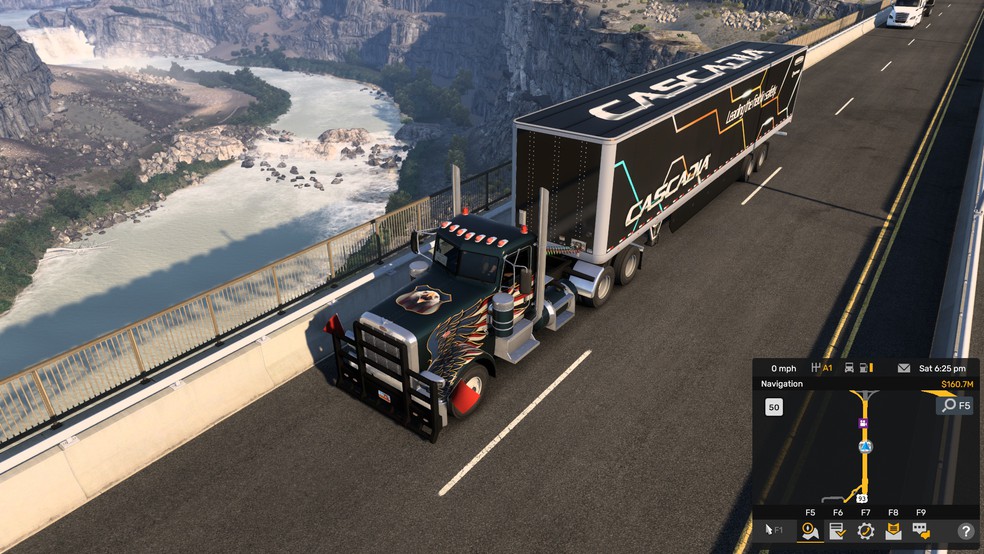
Task: Open the unread mail envelope indicator
Action: (904, 368)
